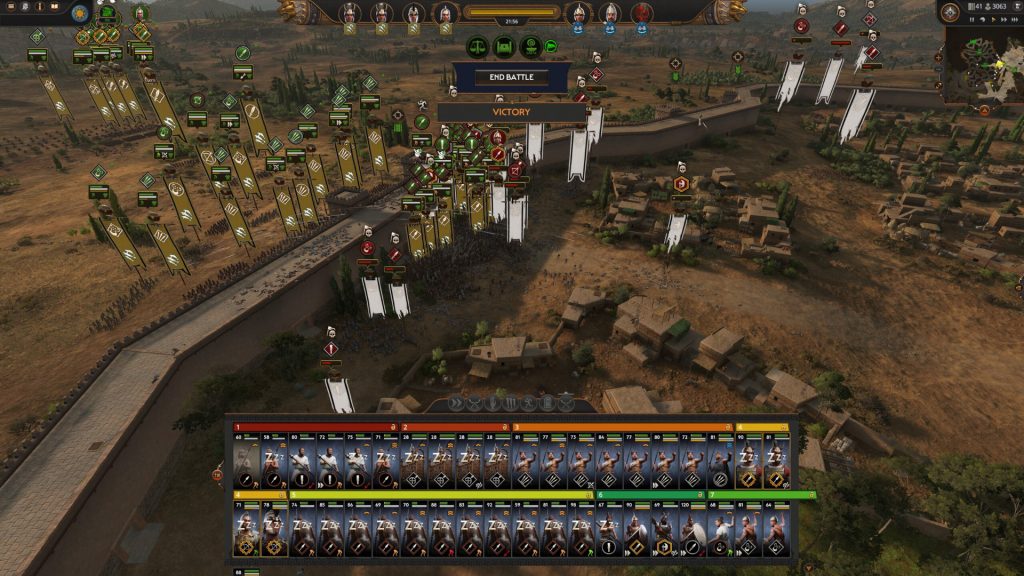1024x576 pixels.
Task: Click the green speech flag icon
Action: coord(550,45)
